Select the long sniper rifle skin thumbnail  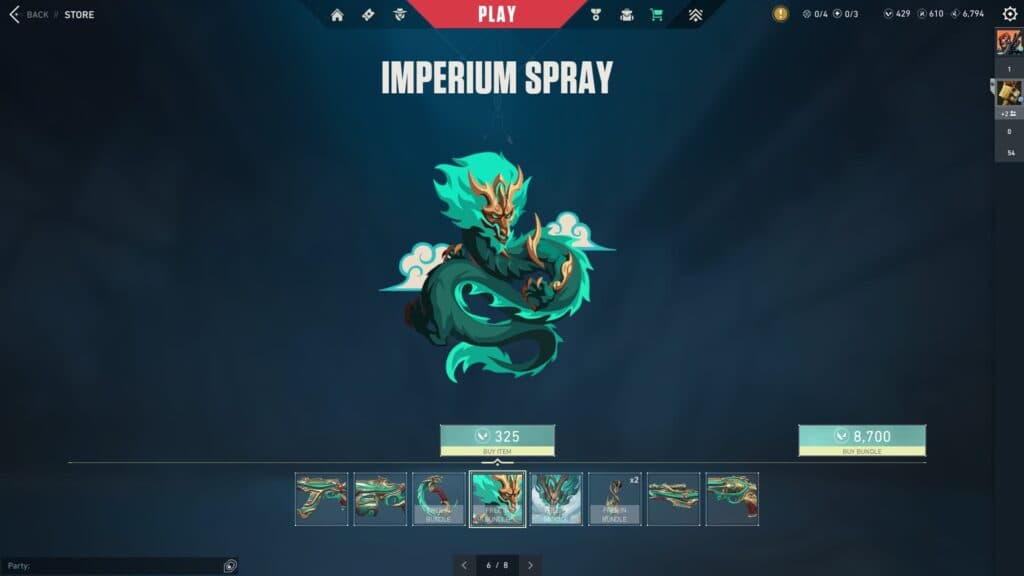coord(673,499)
